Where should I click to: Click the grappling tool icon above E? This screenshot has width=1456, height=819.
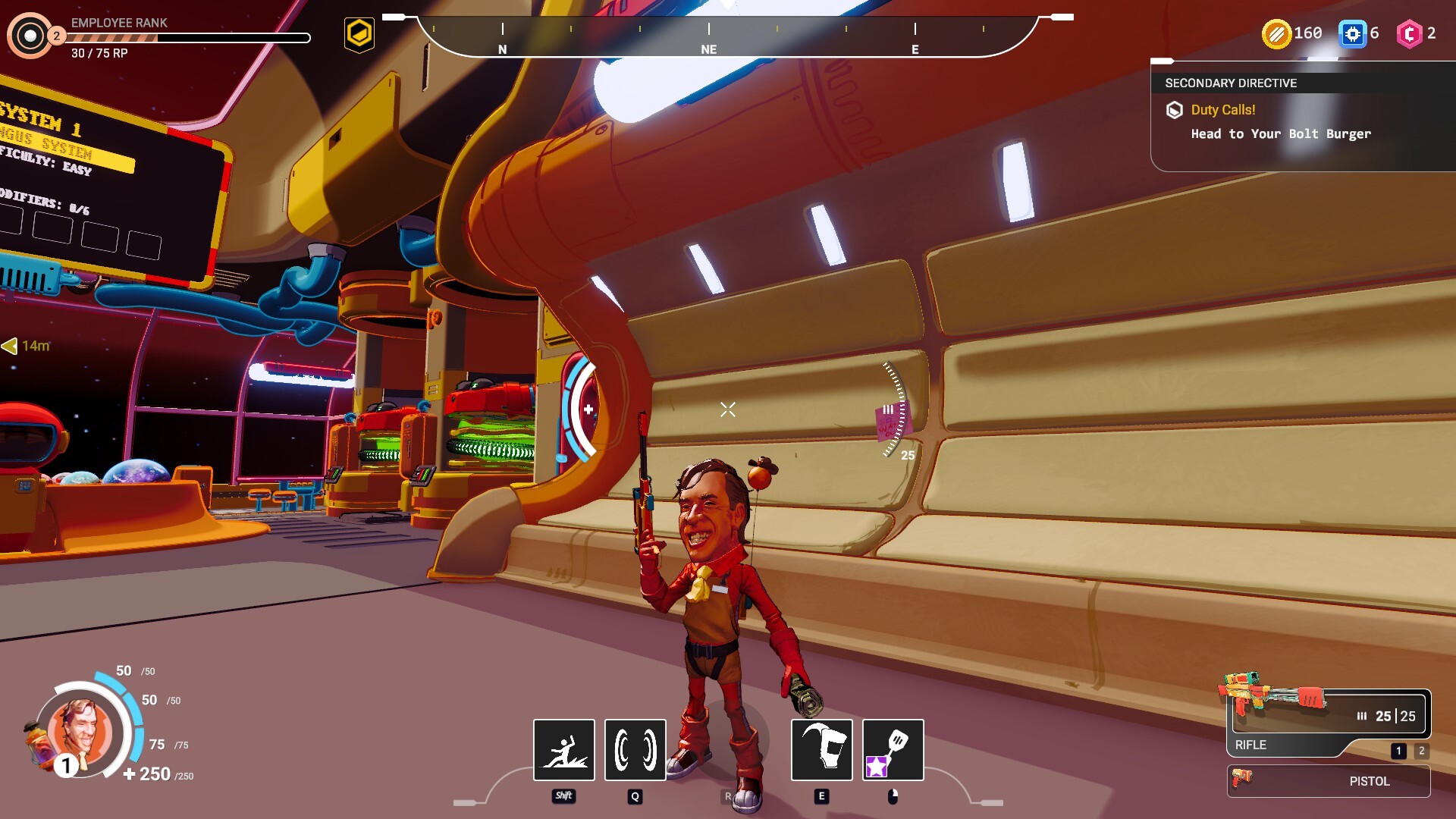click(x=821, y=750)
